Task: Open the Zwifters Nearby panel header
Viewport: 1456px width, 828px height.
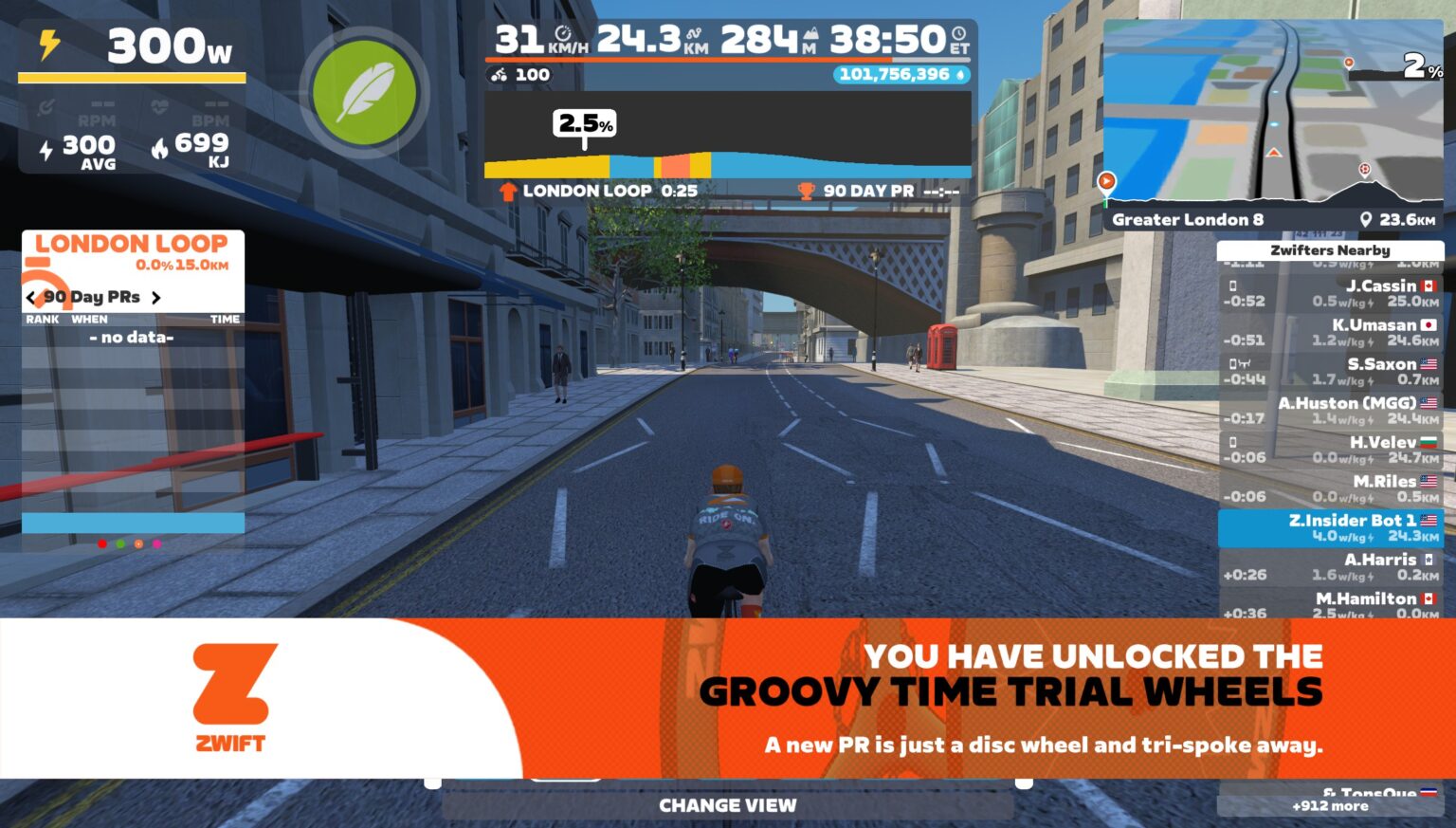Action: point(1331,249)
